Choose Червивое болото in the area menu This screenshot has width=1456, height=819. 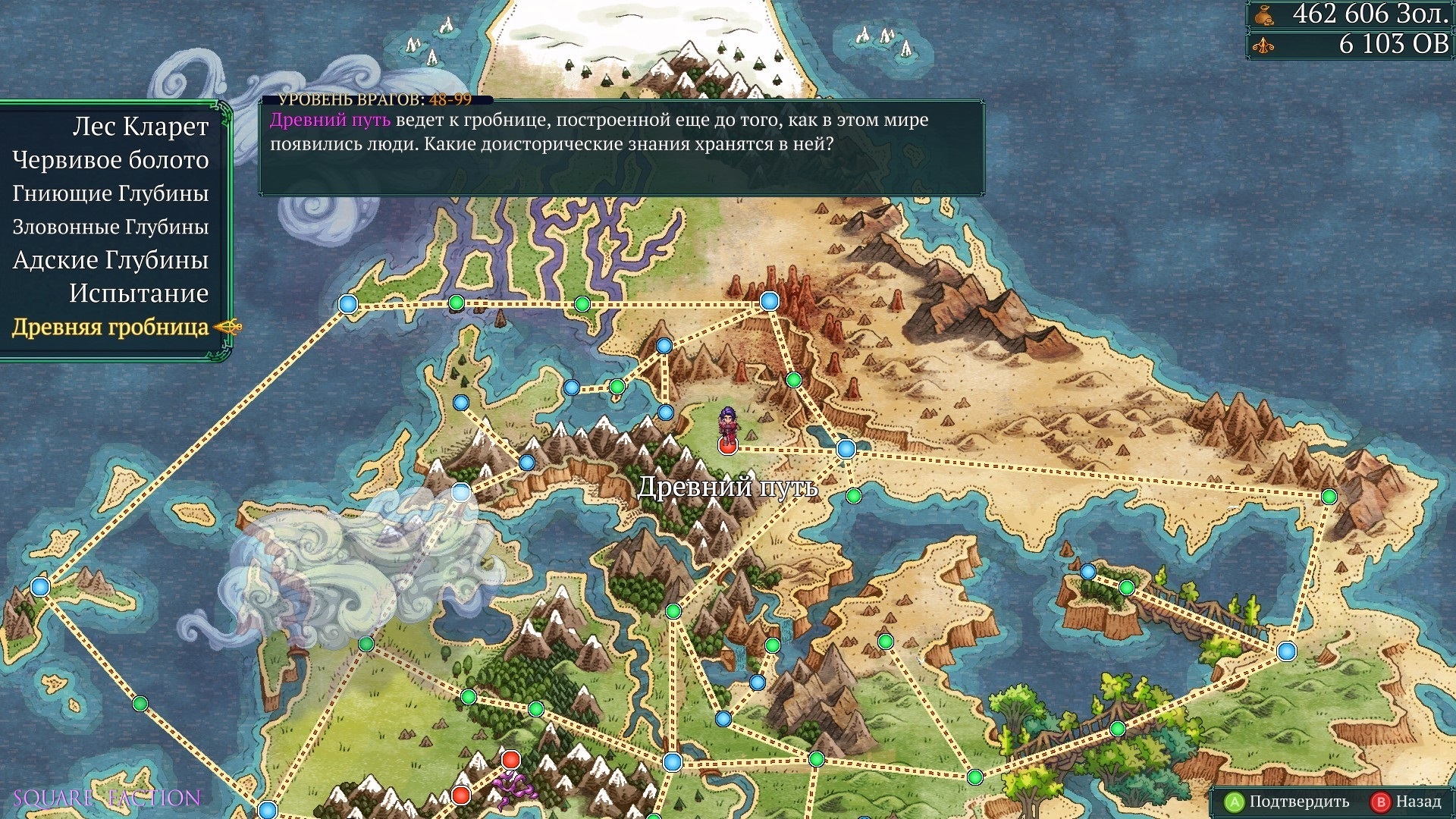(x=111, y=160)
